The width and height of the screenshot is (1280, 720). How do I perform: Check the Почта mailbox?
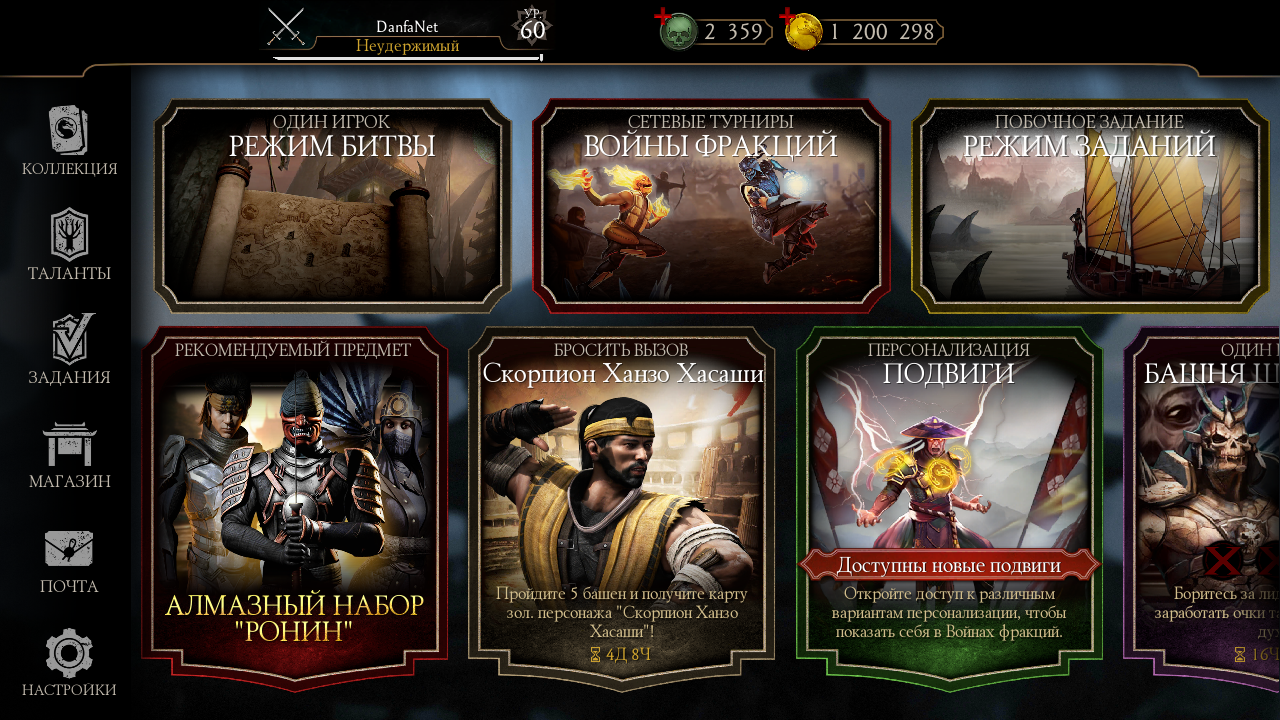tap(69, 561)
